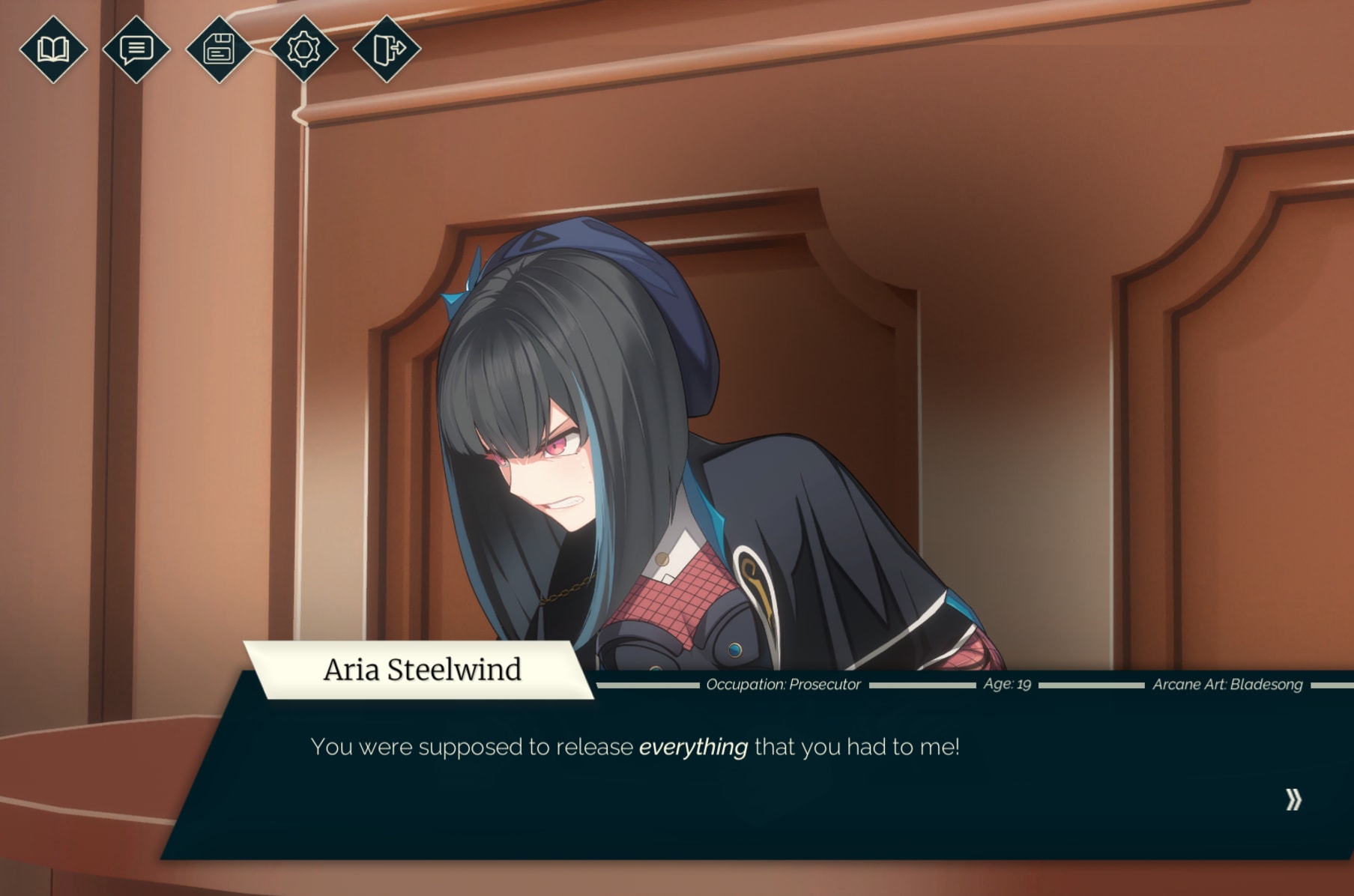Select the Age: 19 label

click(1008, 684)
